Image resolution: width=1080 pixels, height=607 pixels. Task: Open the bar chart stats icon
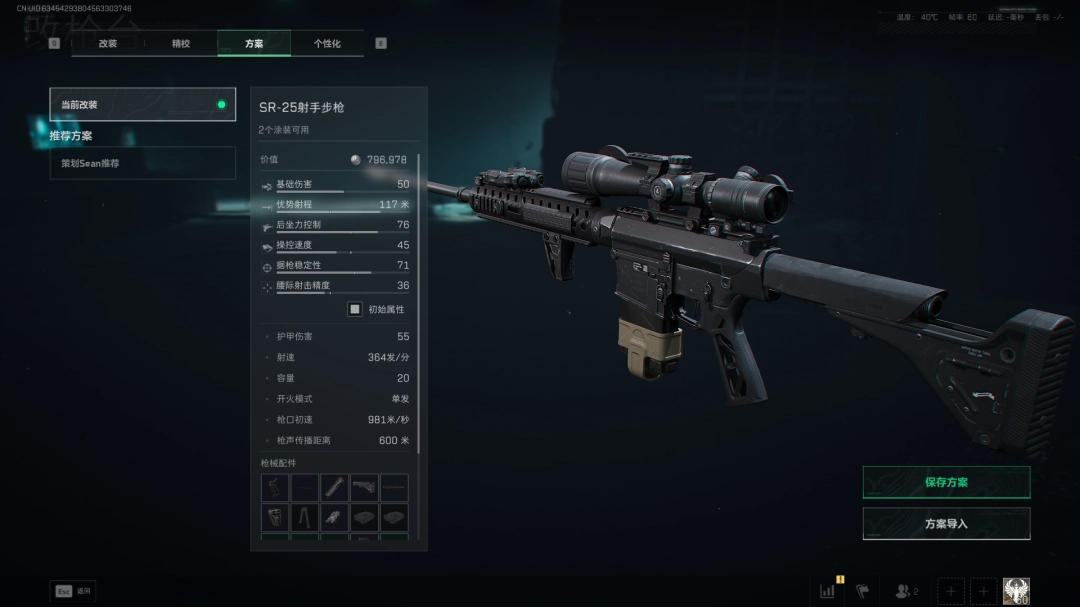[828, 591]
